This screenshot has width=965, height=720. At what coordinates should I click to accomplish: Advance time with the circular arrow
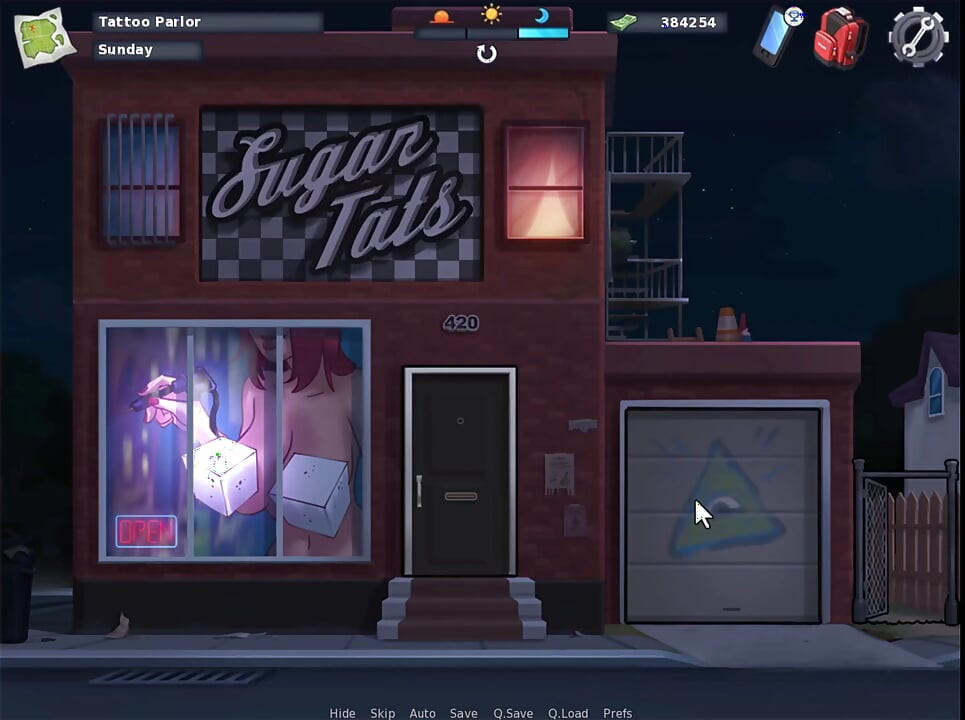[x=487, y=54]
